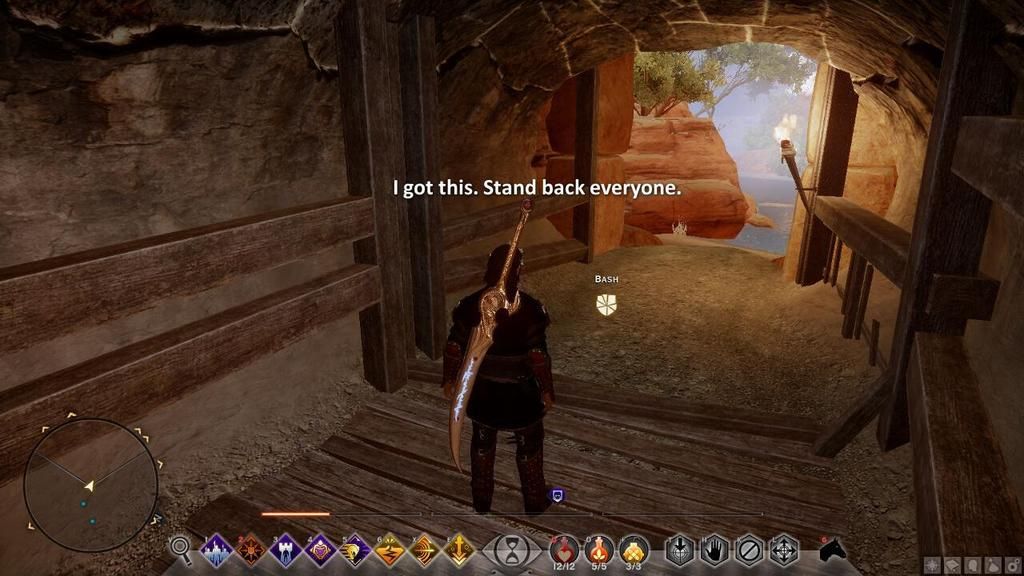The height and width of the screenshot is (576, 1024).
Task: Drink the red health potion
Action: tap(565, 549)
